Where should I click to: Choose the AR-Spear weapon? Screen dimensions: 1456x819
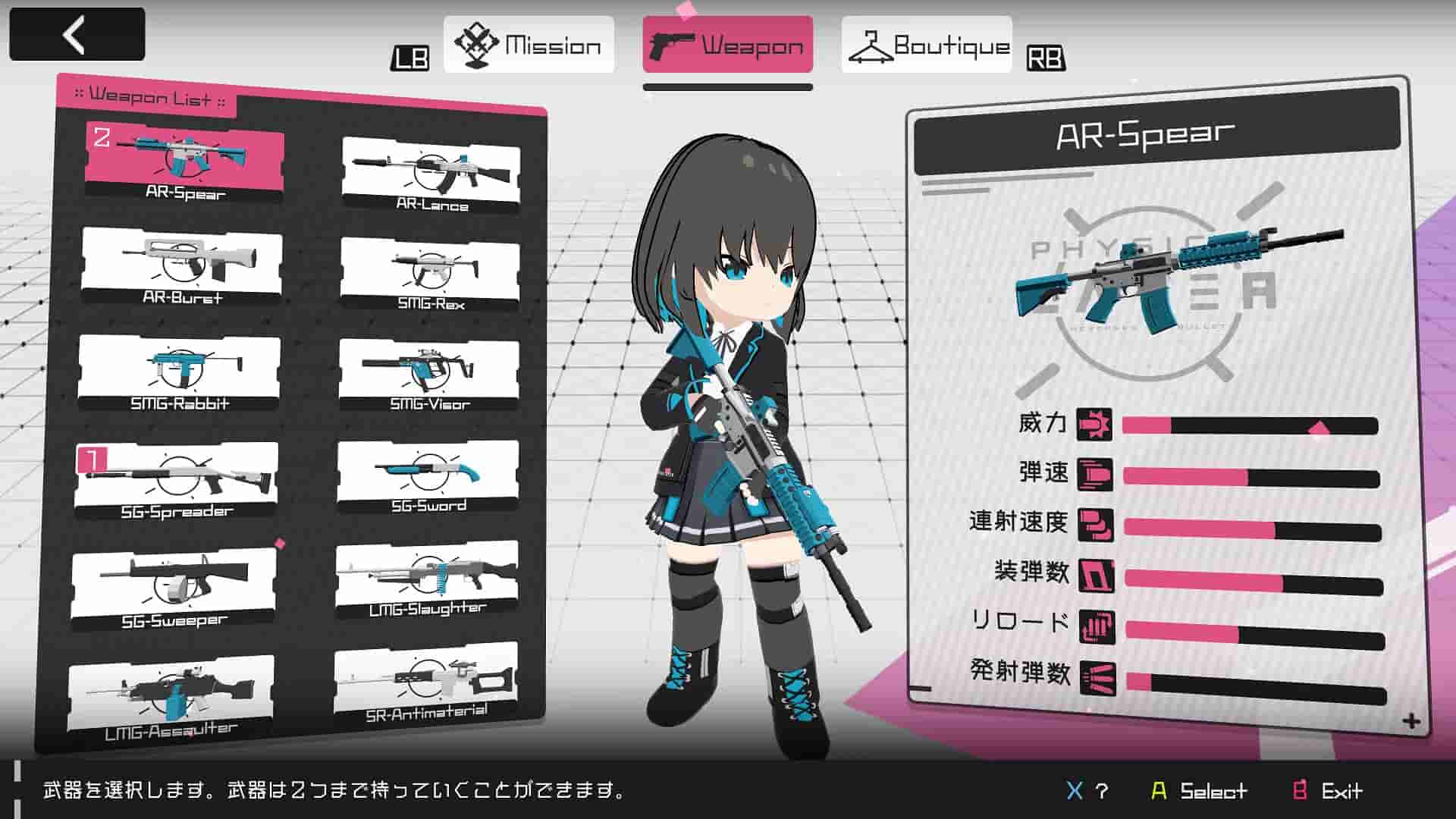pyautogui.click(x=184, y=162)
